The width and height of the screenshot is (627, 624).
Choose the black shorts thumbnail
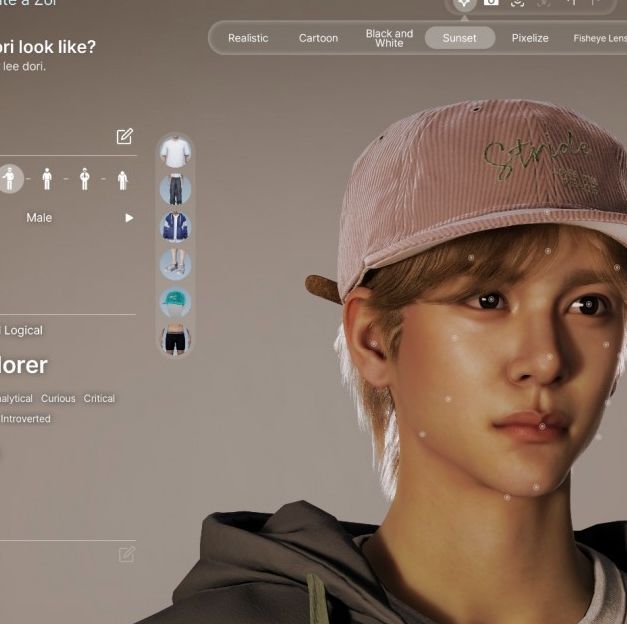tap(175, 339)
